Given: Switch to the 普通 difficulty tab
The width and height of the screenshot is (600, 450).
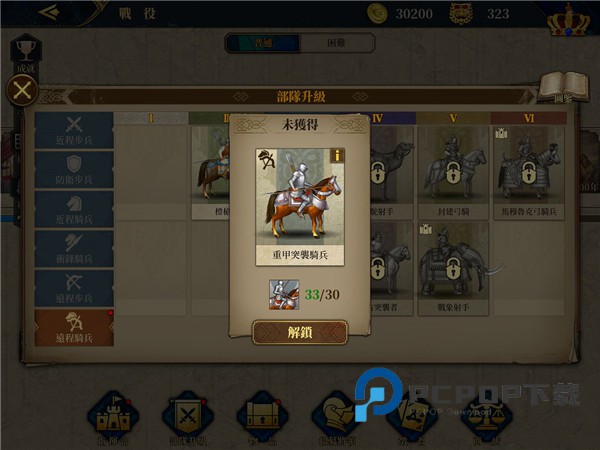Looking at the screenshot, I should [x=262, y=43].
